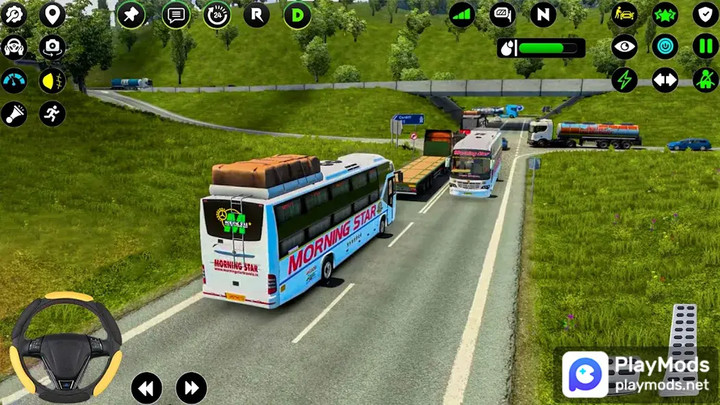Turn on the flashlight

click(14, 114)
